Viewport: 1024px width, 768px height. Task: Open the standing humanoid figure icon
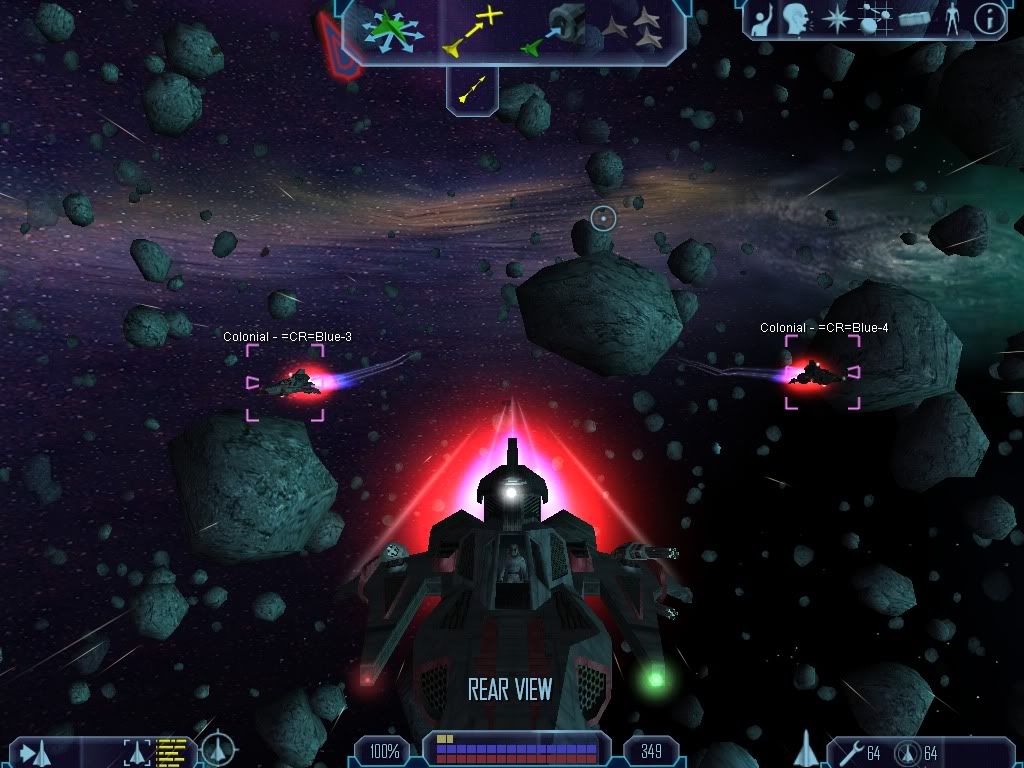[x=951, y=19]
